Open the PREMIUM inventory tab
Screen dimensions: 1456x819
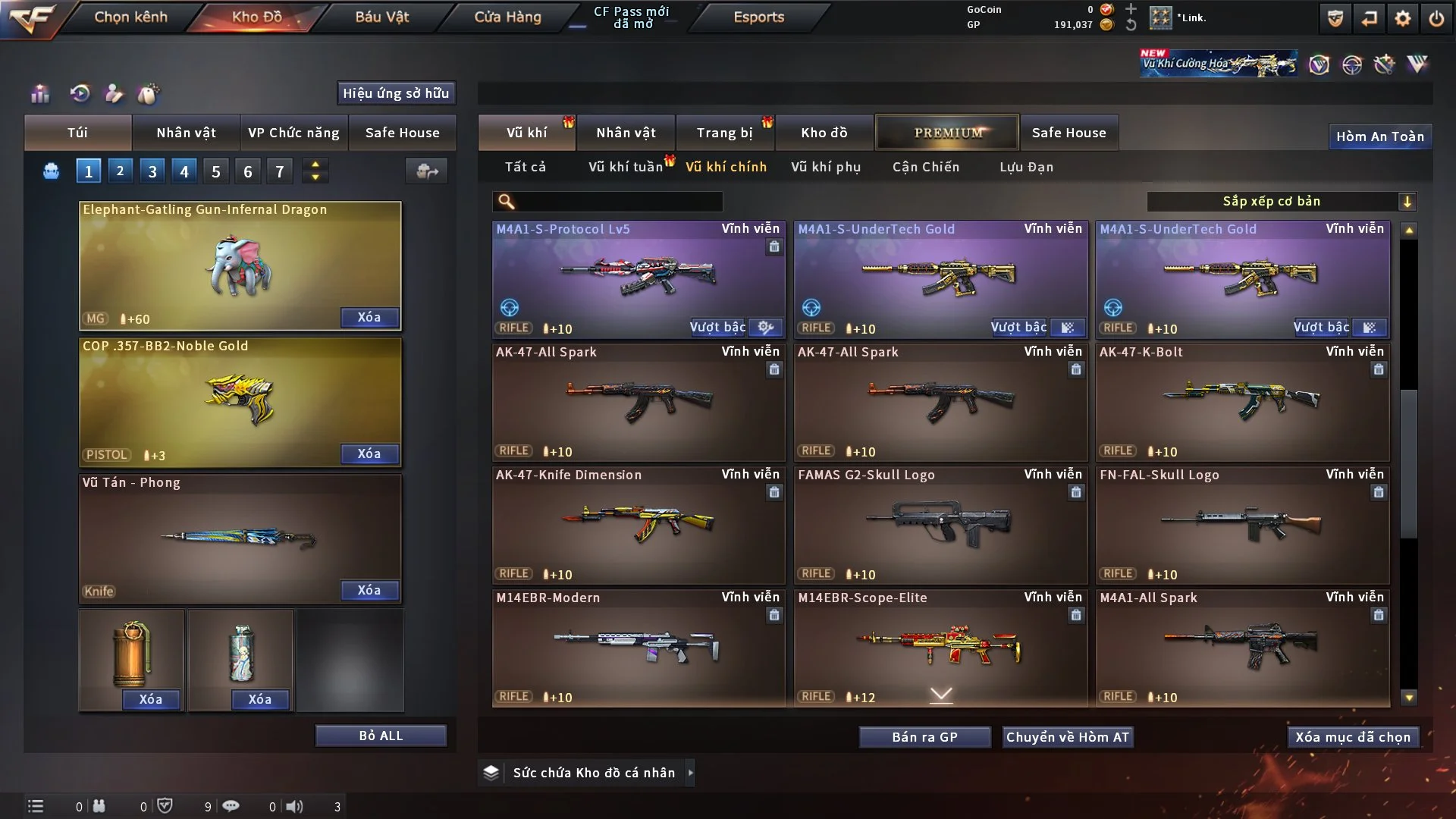[x=947, y=133]
